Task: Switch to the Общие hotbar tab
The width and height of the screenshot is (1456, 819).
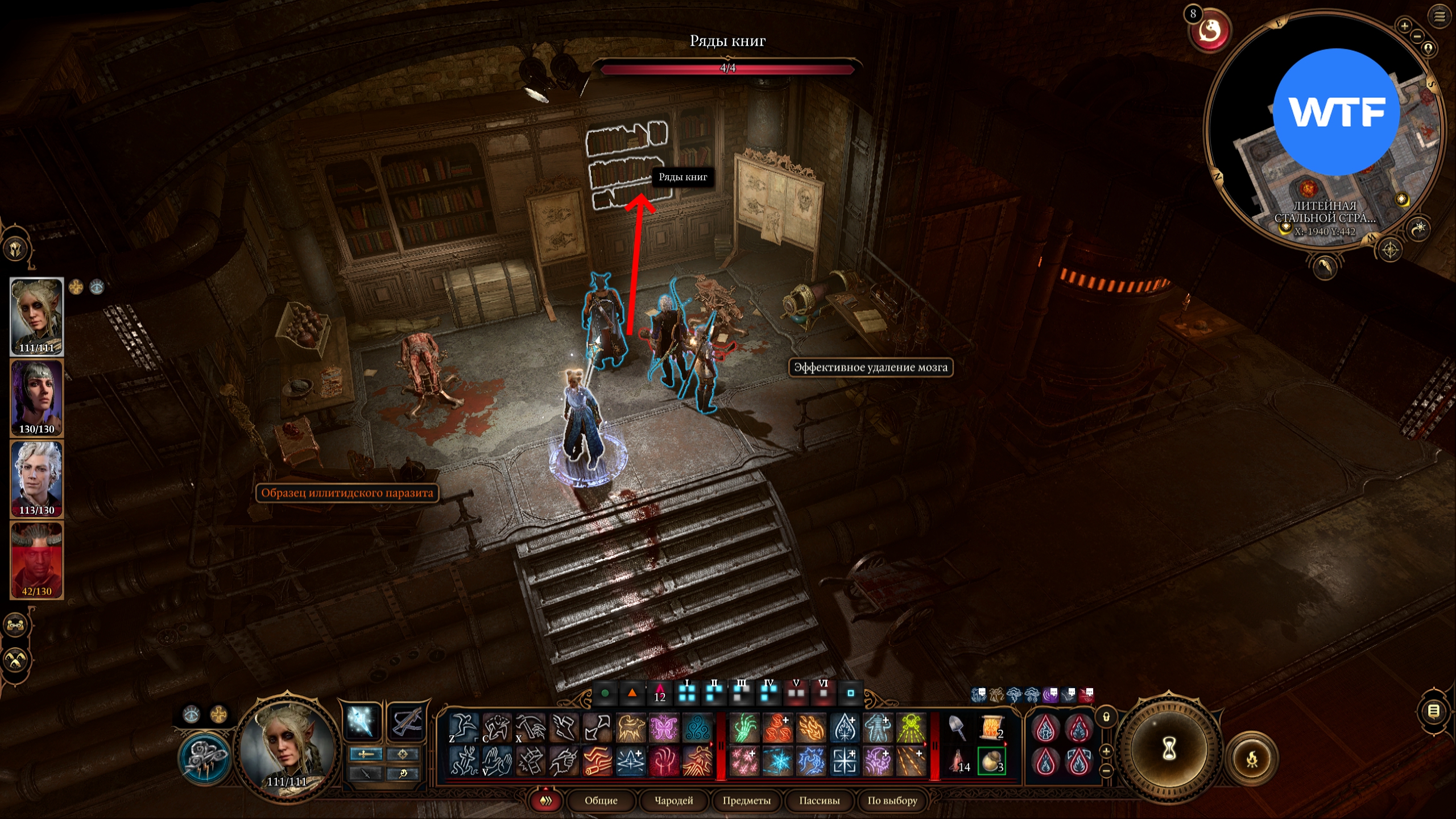Action: pyautogui.click(x=601, y=800)
